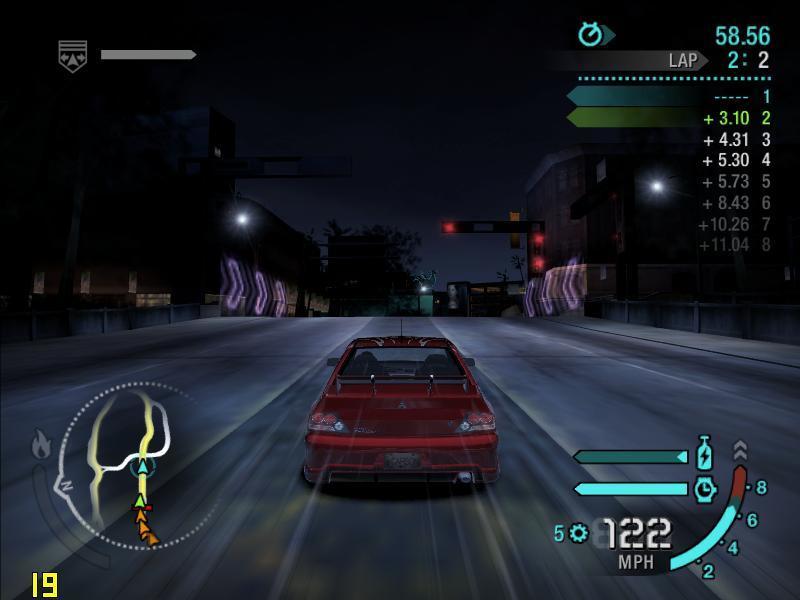Click the race timer stopwatch icon
Image resolution: width=800 pixels, height=600 pixels.
pyautogui.click(x=591, y=35)
